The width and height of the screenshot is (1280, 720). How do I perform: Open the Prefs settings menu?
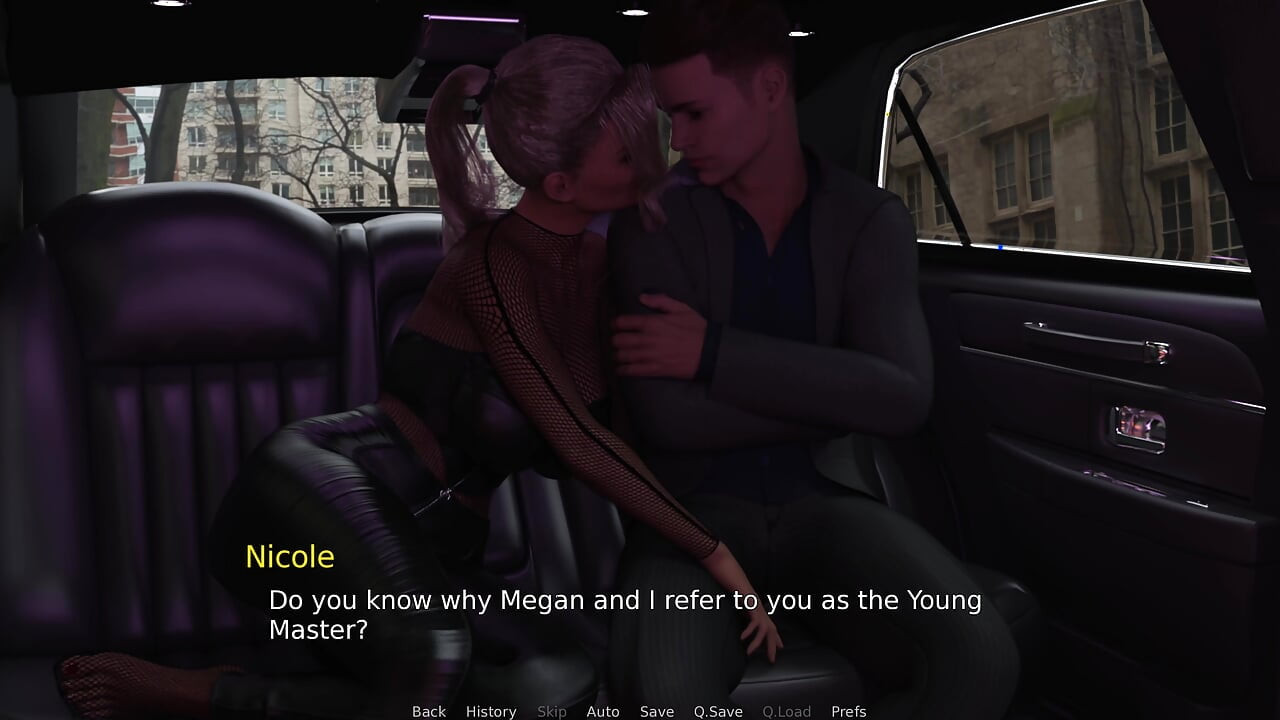point(849,711)
